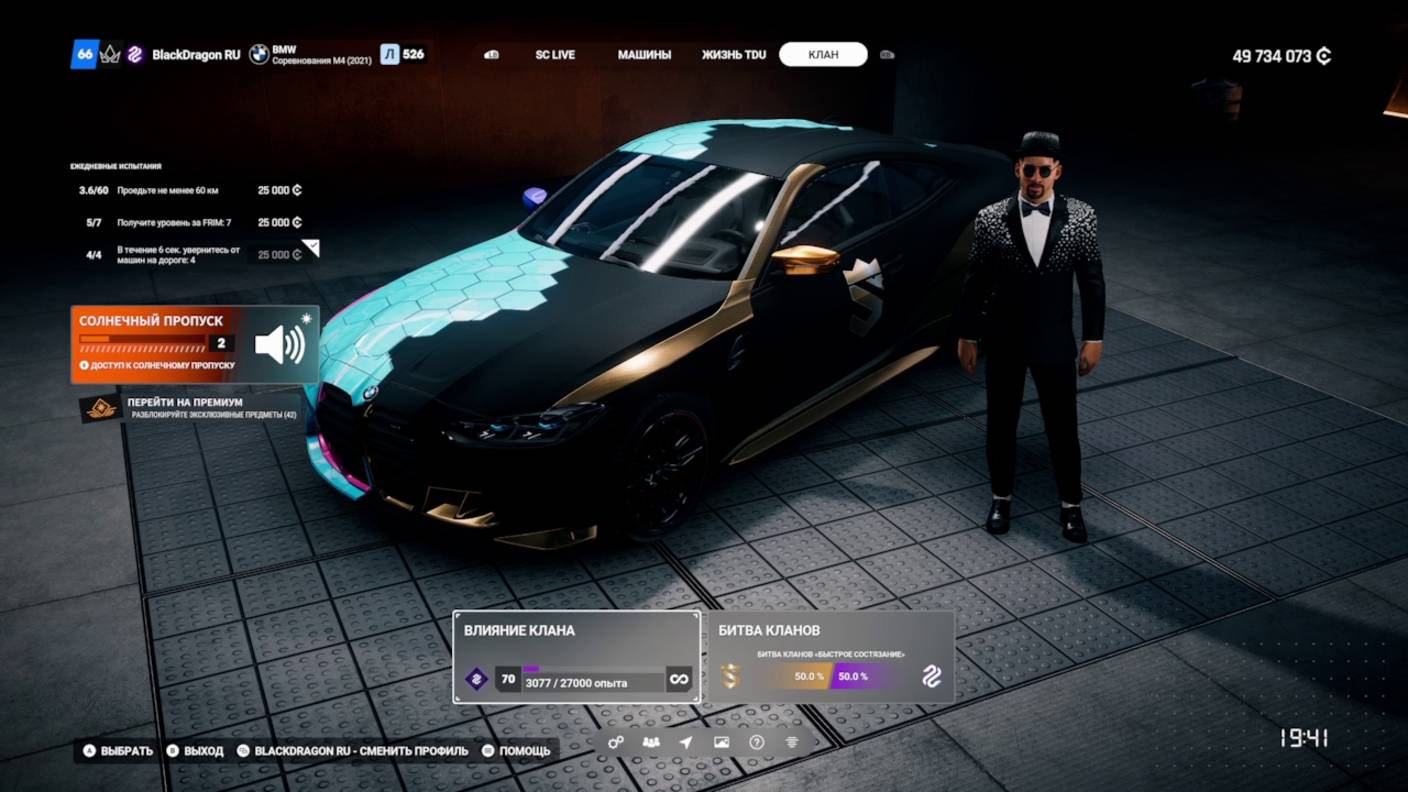1408x792 pixels.
Task: Switch to the МАШИНЫ tab
Action: pos(646,55)
